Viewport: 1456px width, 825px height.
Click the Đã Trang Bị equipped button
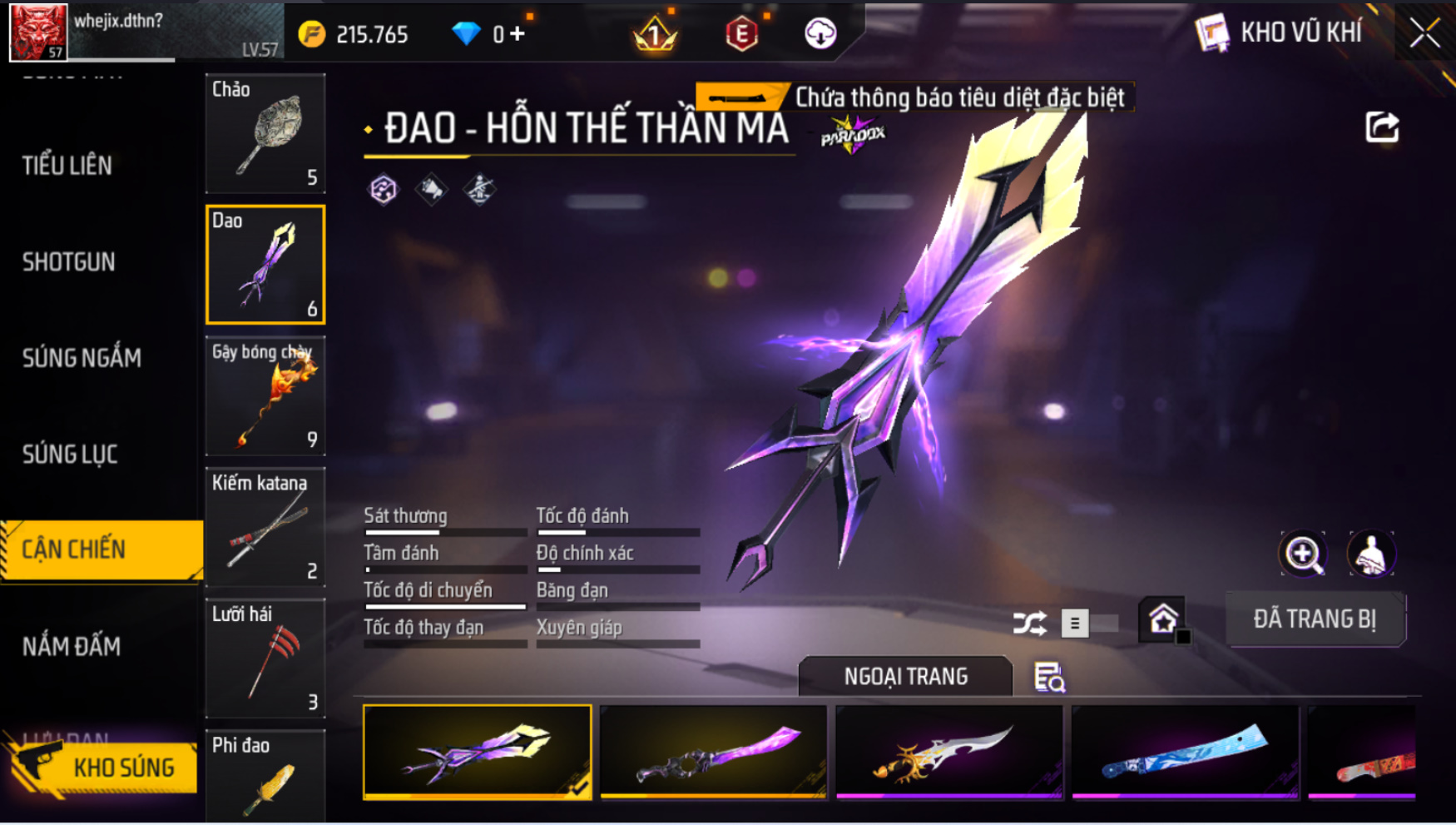[1315, 619]
